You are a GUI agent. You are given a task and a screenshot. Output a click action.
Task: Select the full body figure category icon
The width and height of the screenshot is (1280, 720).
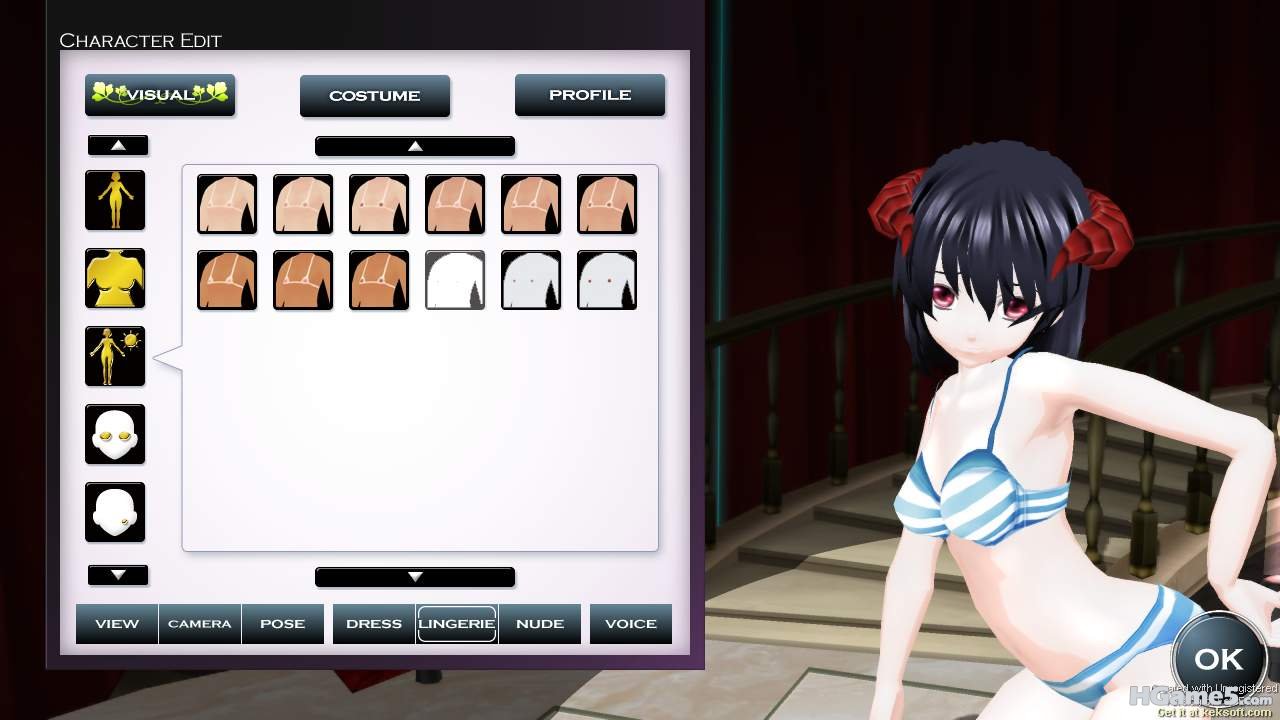click(115, 200)
